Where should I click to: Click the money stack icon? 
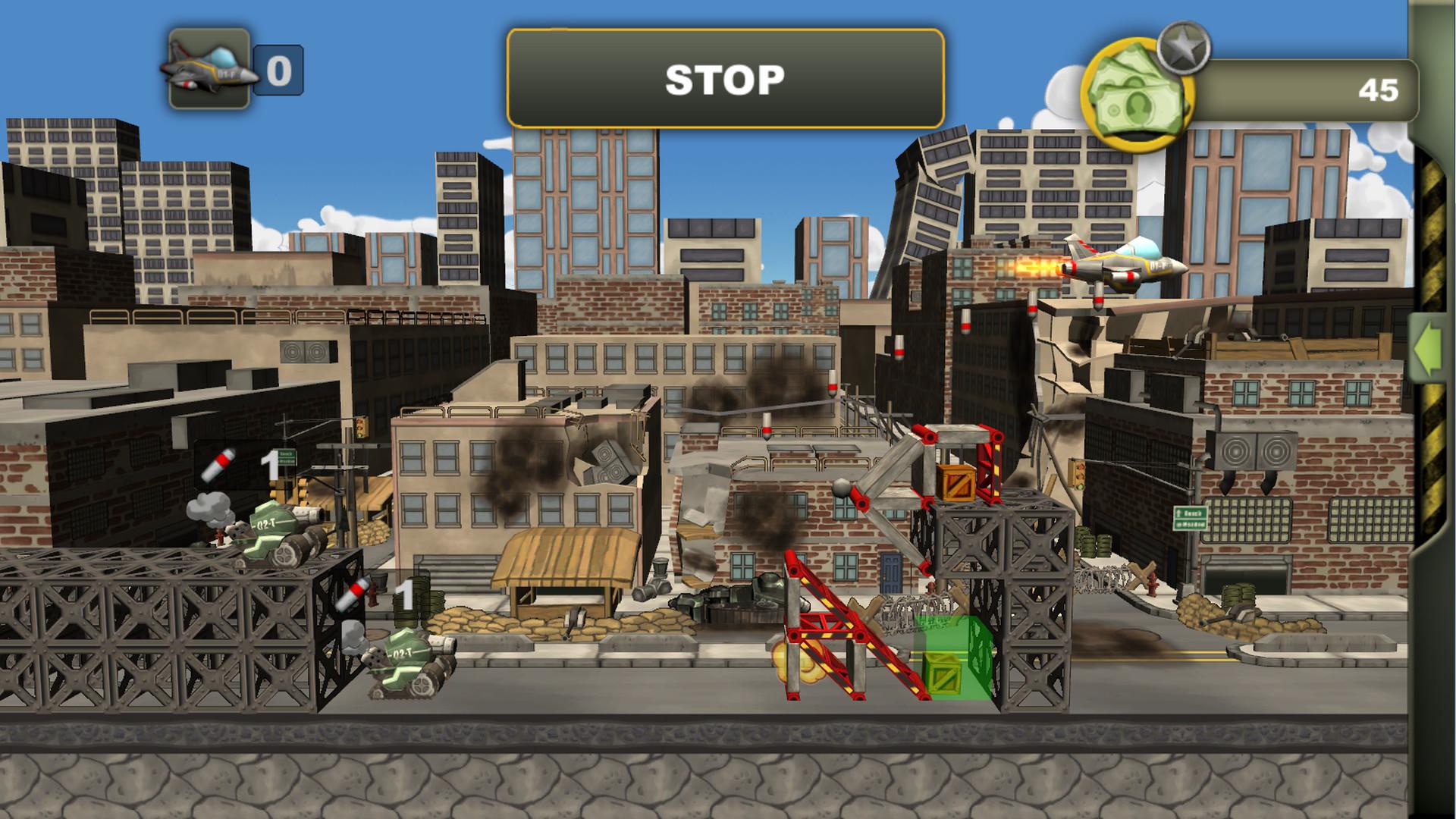tap(1136, 91)
